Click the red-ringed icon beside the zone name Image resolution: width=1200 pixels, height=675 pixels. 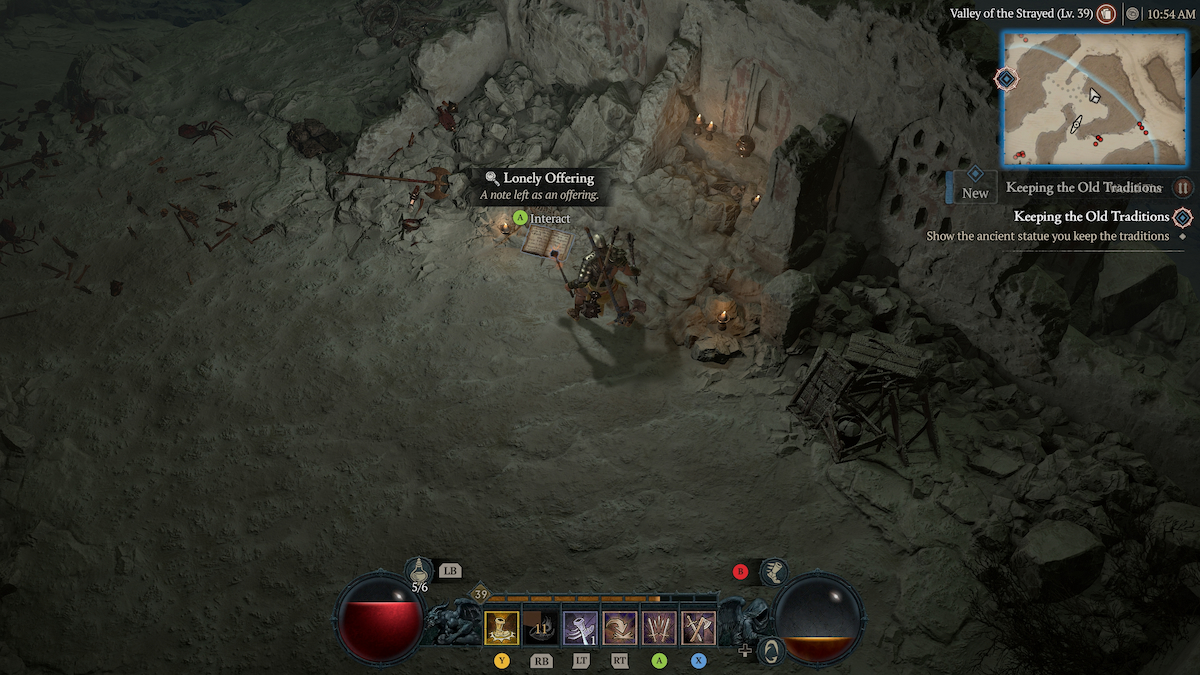coord(1106,14)
